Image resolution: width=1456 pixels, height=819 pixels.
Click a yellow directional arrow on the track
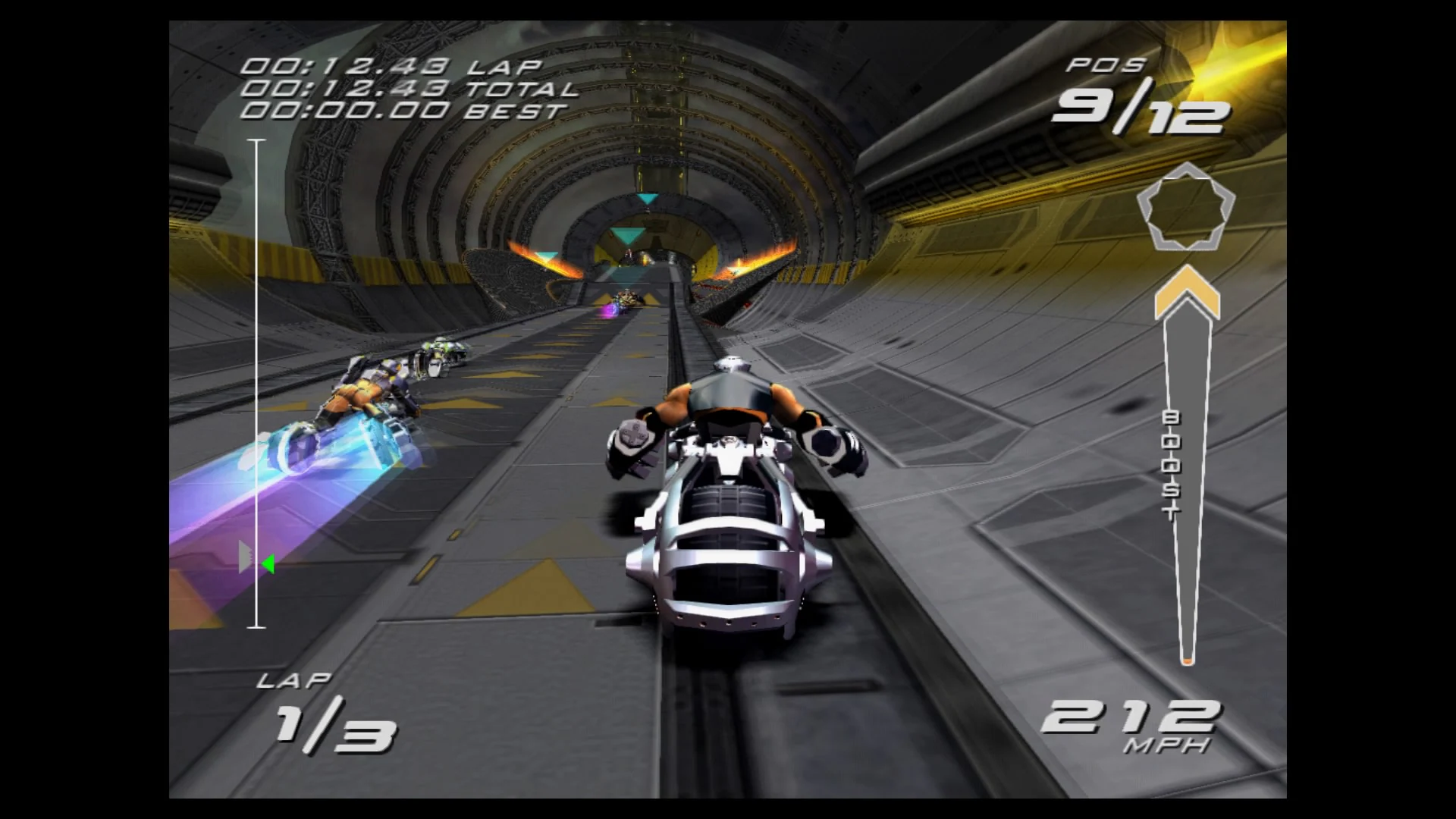(548, 589)
